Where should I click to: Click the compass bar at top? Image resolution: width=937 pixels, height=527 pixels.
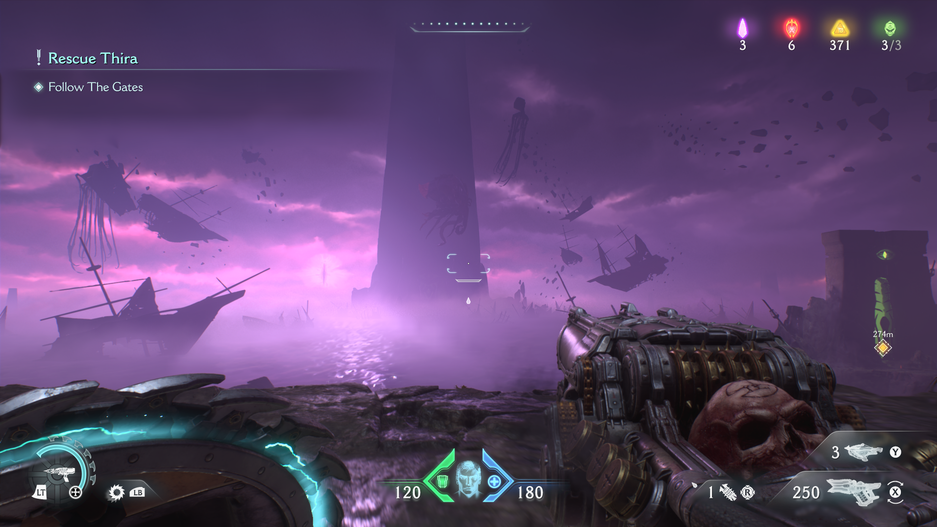coord(468,27)
